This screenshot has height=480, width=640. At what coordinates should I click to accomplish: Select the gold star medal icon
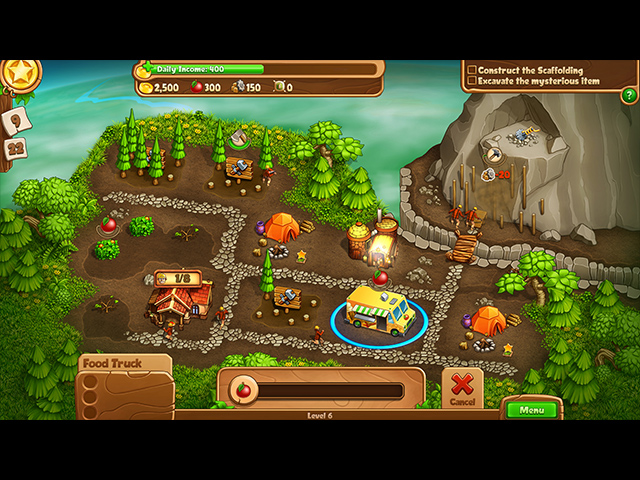(x=18, y=74)
